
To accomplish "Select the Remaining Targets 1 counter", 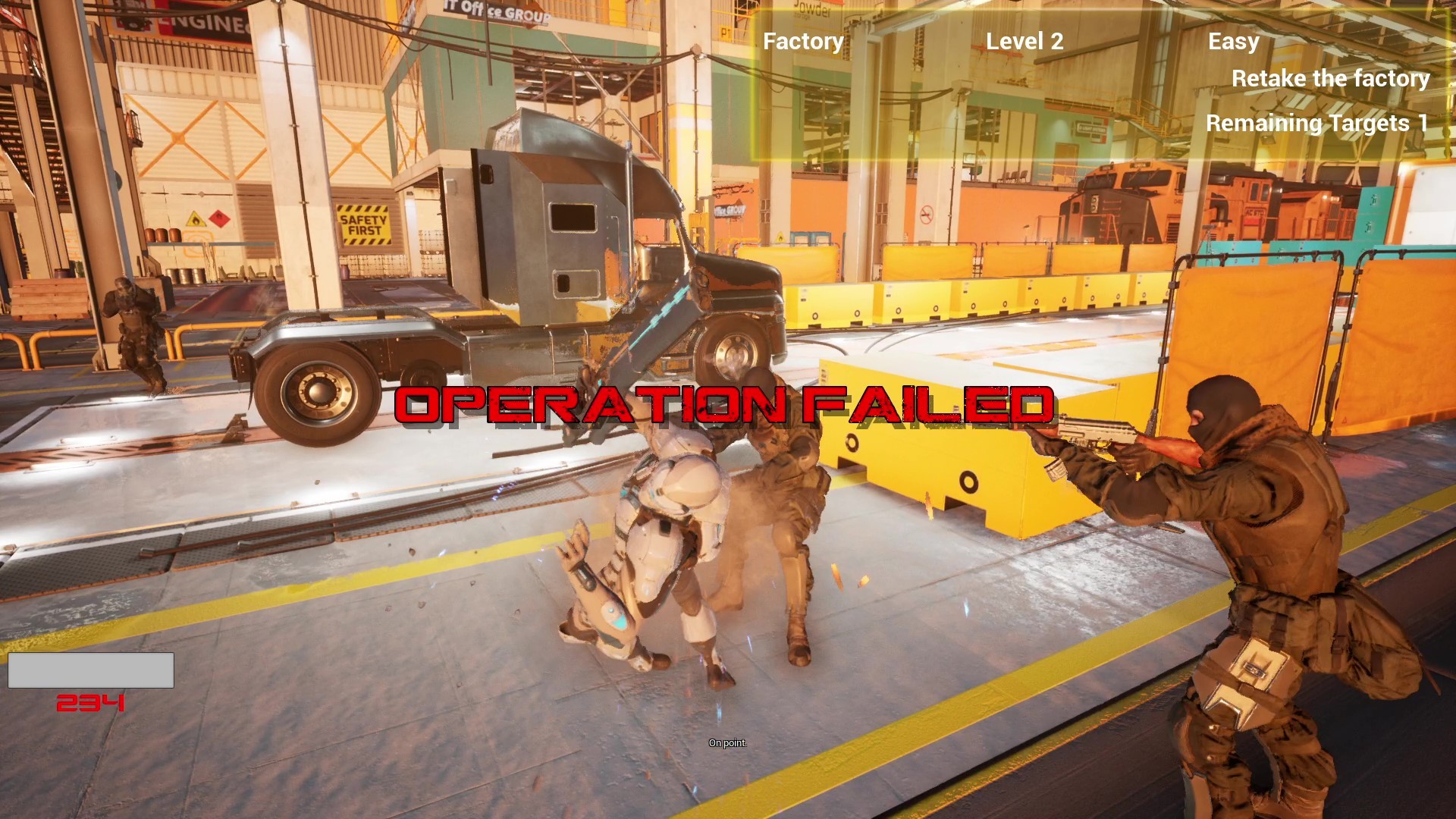I will [1317, 122].
